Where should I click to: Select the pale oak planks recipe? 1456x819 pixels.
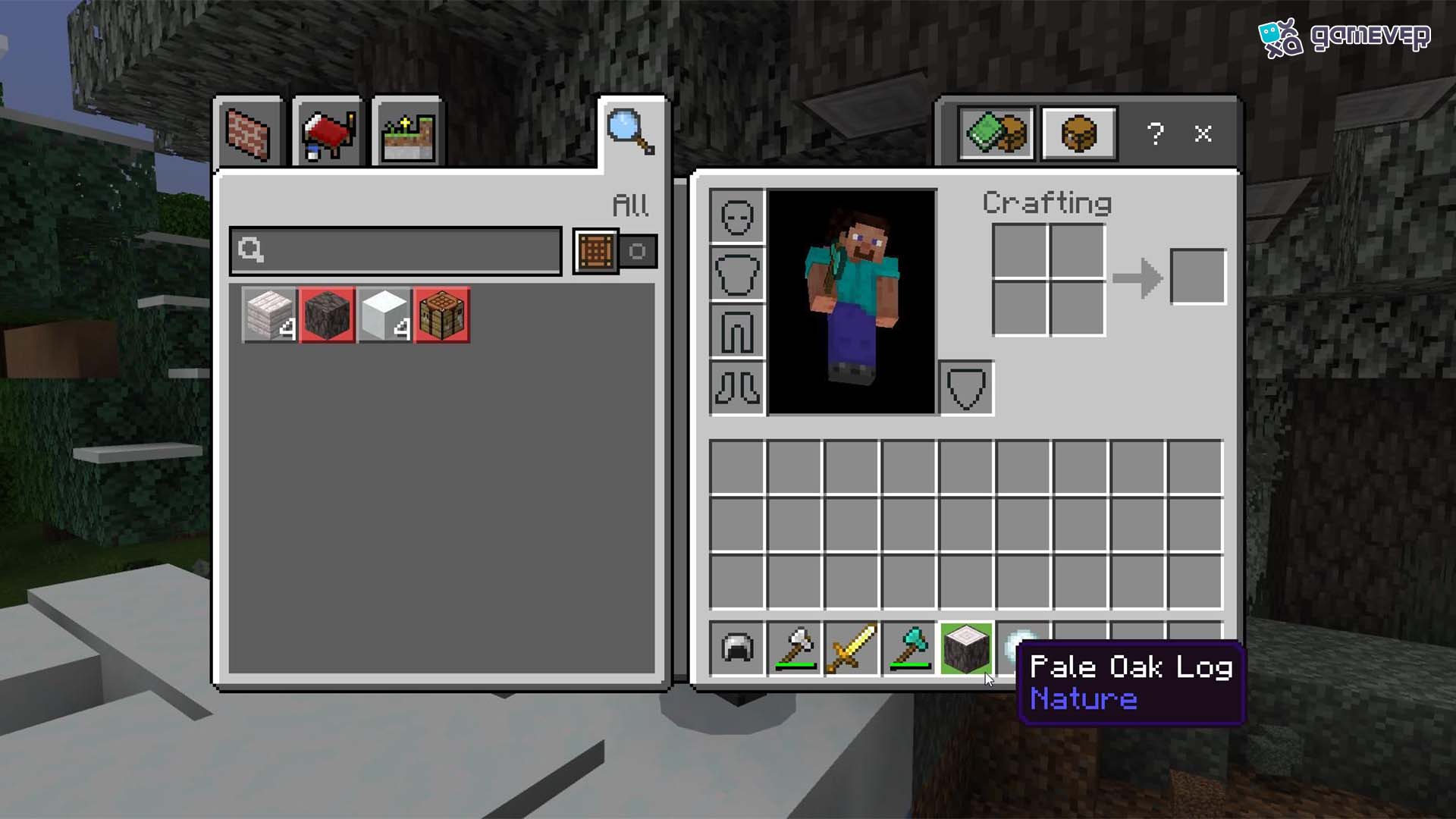(x=270, y=315)
